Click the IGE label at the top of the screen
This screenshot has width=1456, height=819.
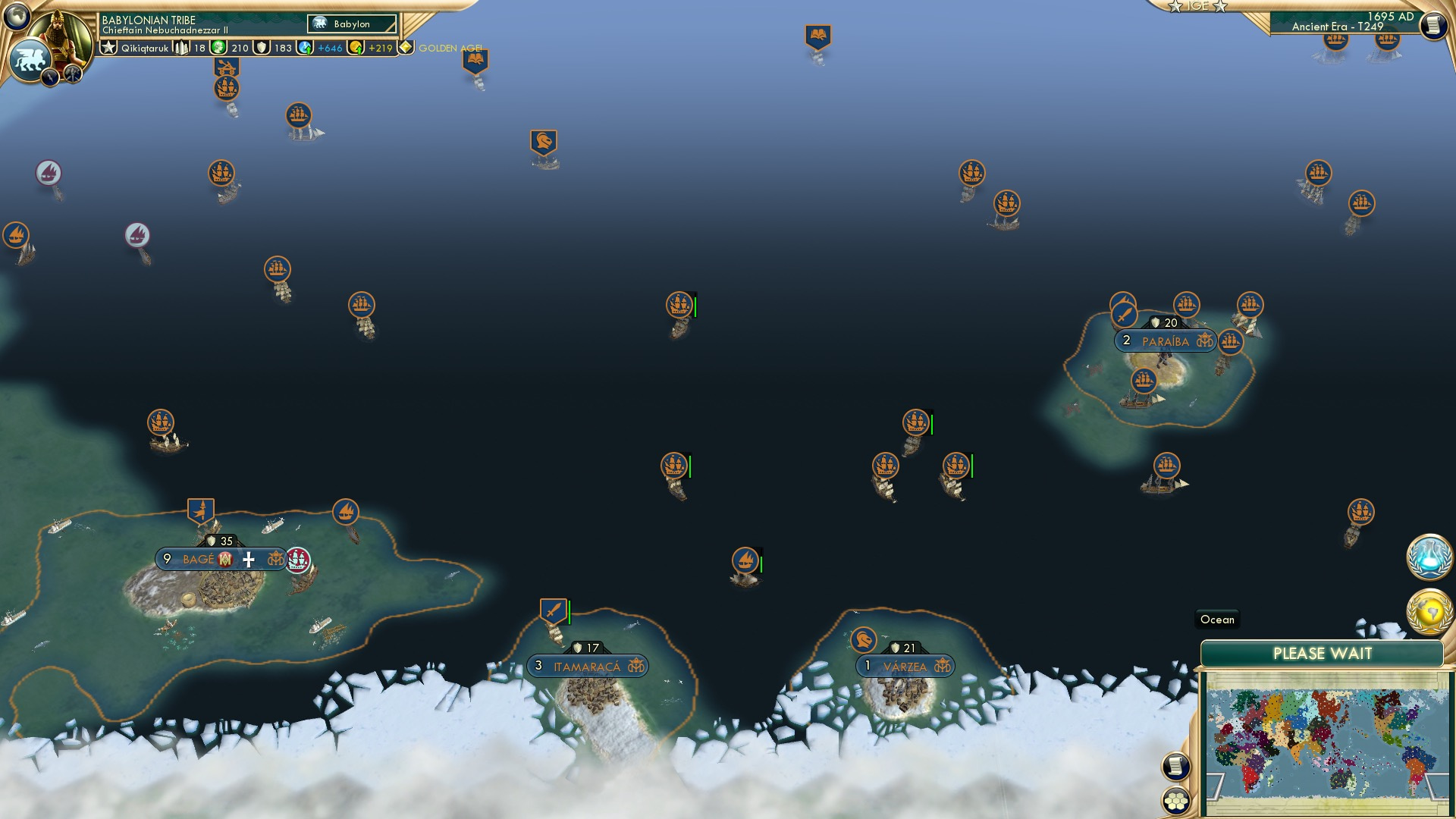coord(1197,6)
